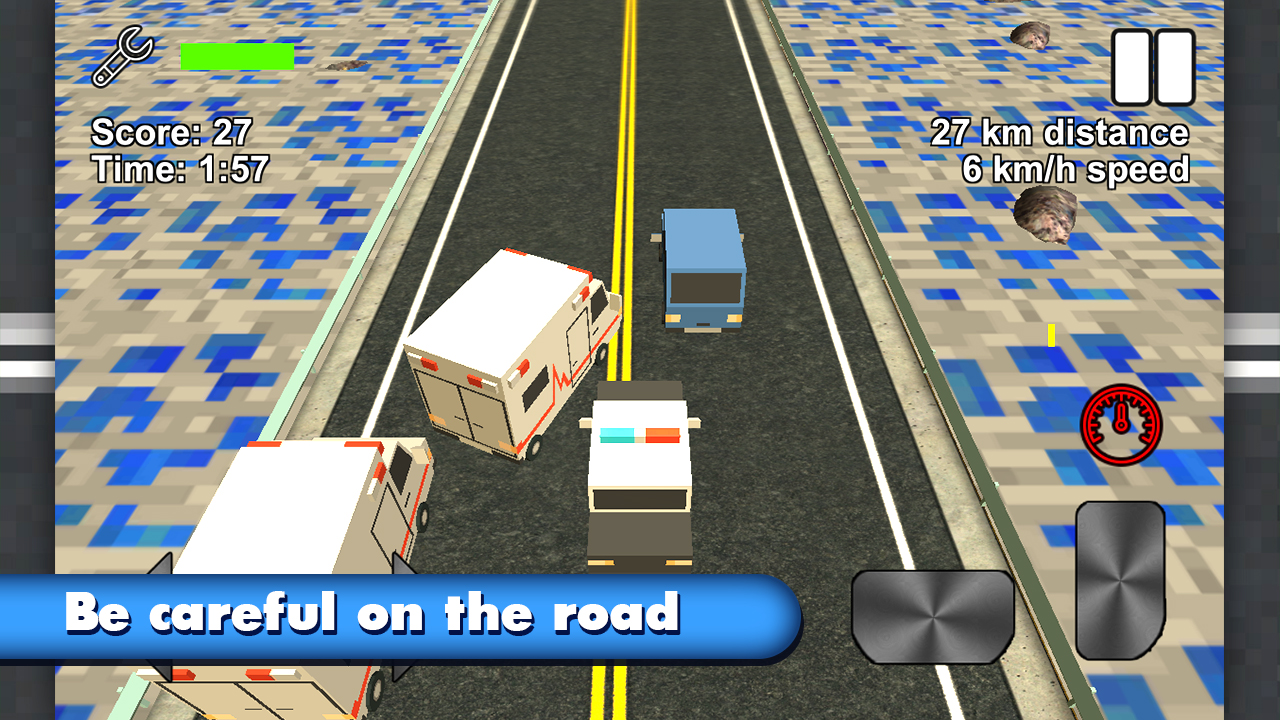Select the player's white police car
This screenshot has height=720, width=1280.
click(x=639, y=470)
